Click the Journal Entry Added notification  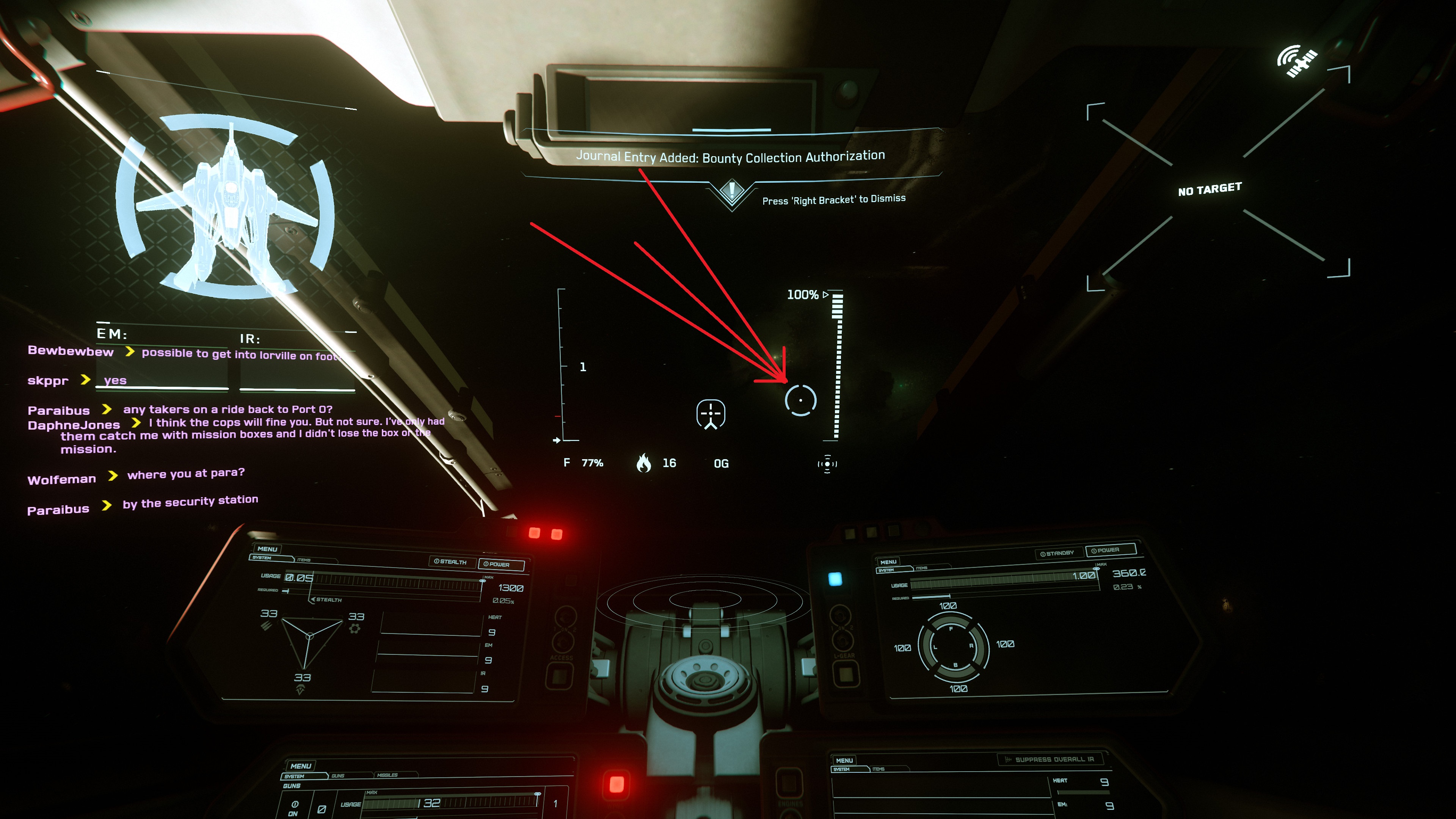(730, 157)
